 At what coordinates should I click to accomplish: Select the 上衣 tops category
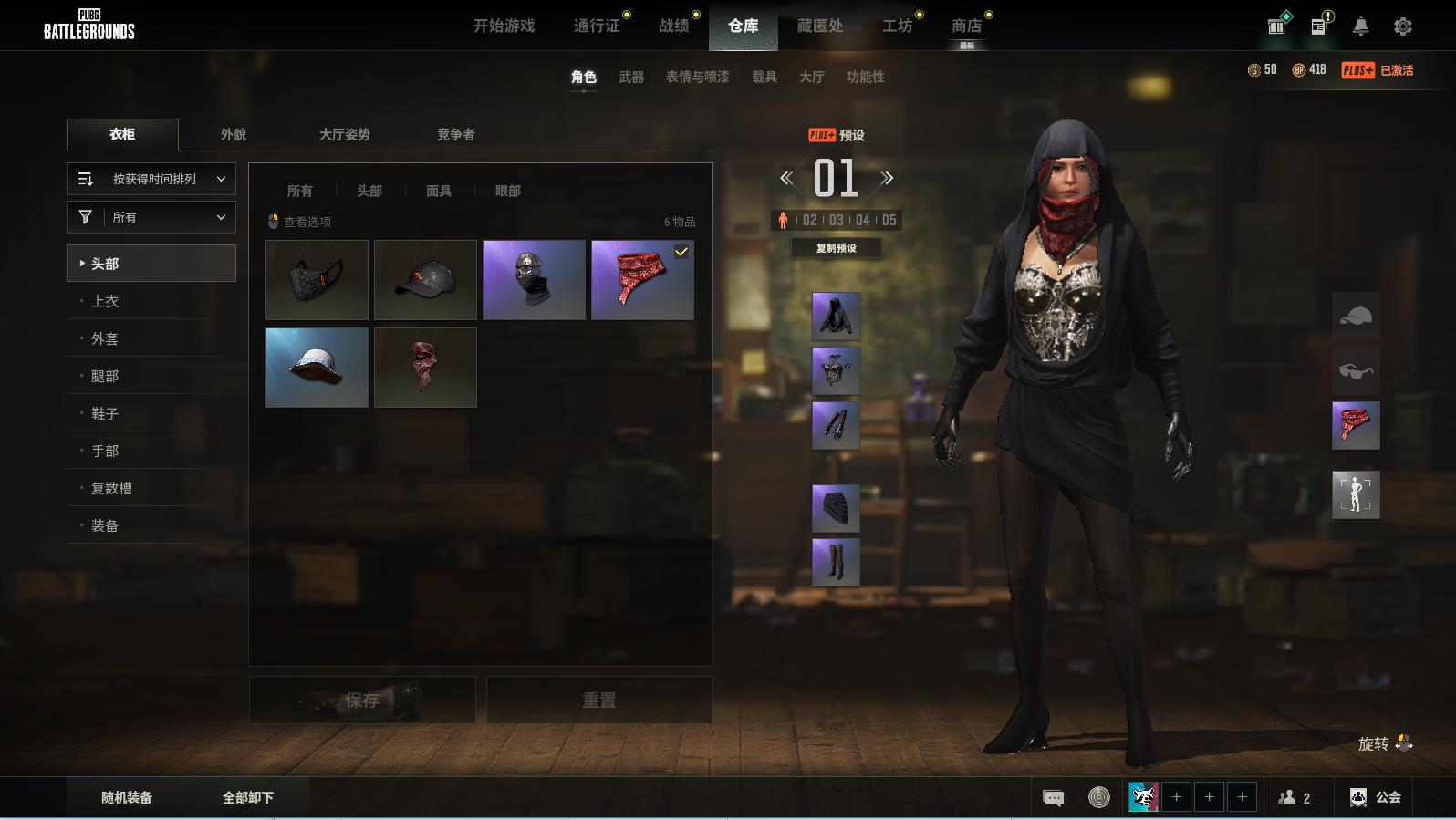[x=105, y=301]
